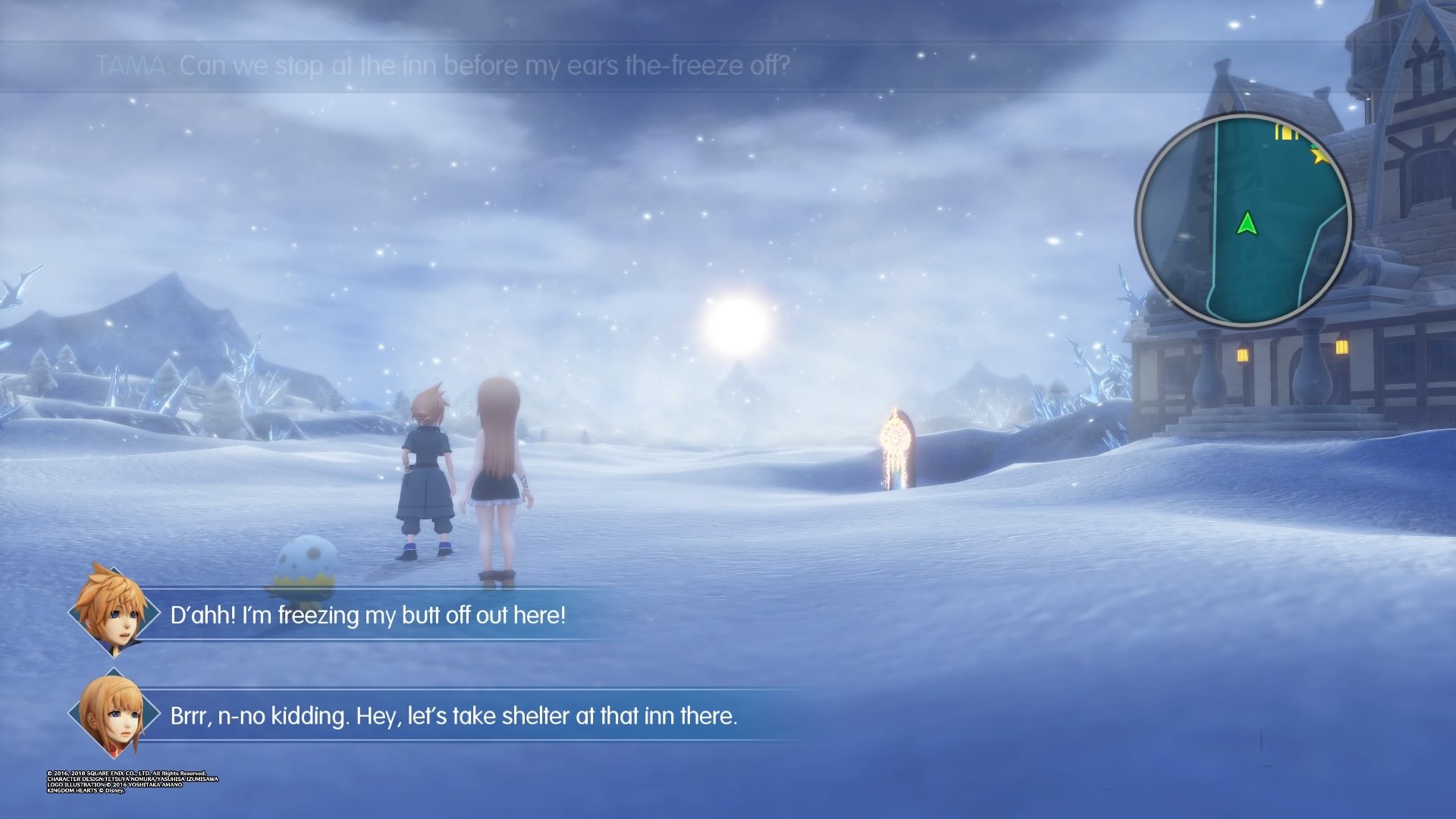Click the green player arrow on the minimap
Image resolution: width=1456 pixels, height=819 pixels.
pyautogui.click(x=1247, y=224)
